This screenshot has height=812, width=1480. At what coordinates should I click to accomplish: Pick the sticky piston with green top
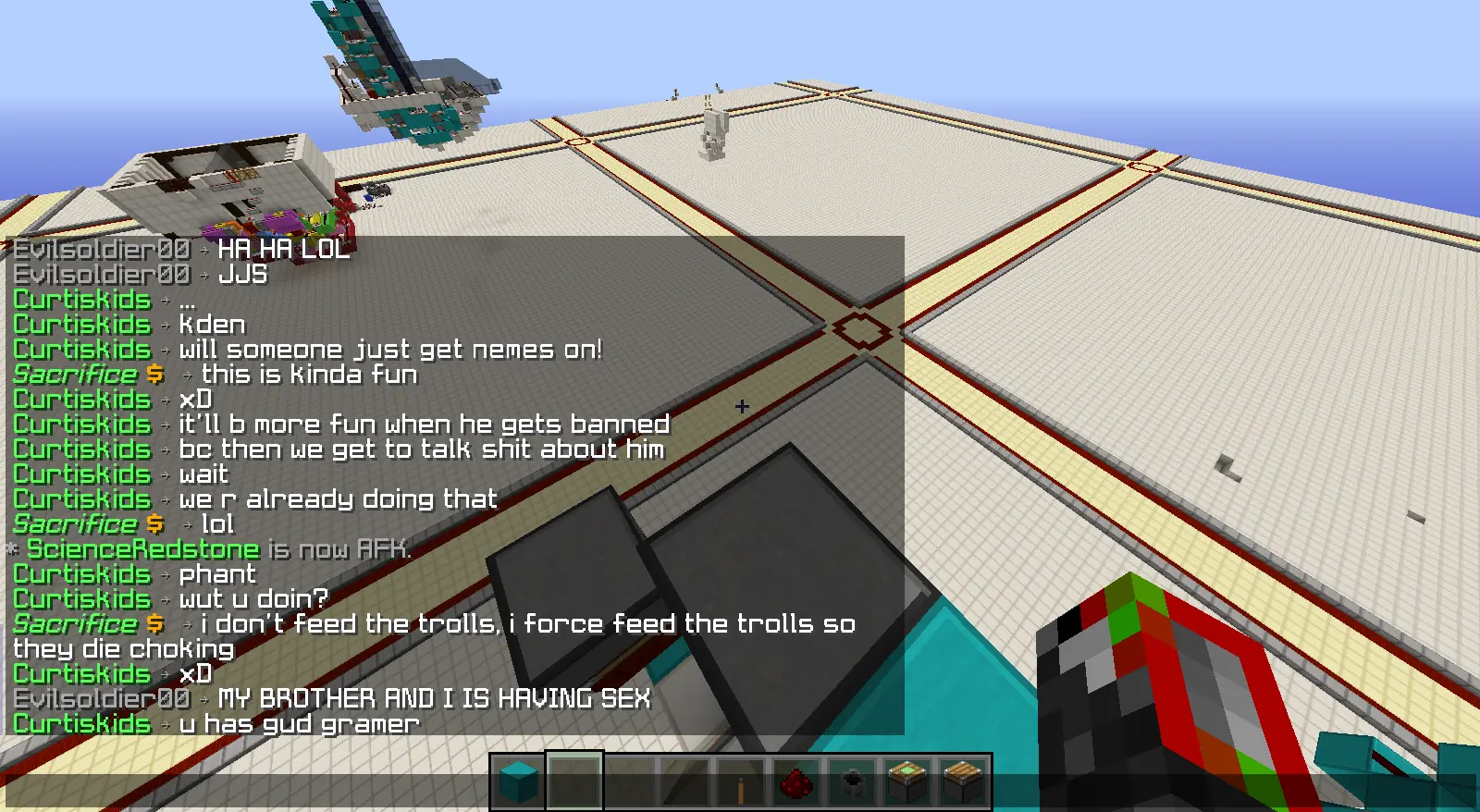[x=907, y=782]
